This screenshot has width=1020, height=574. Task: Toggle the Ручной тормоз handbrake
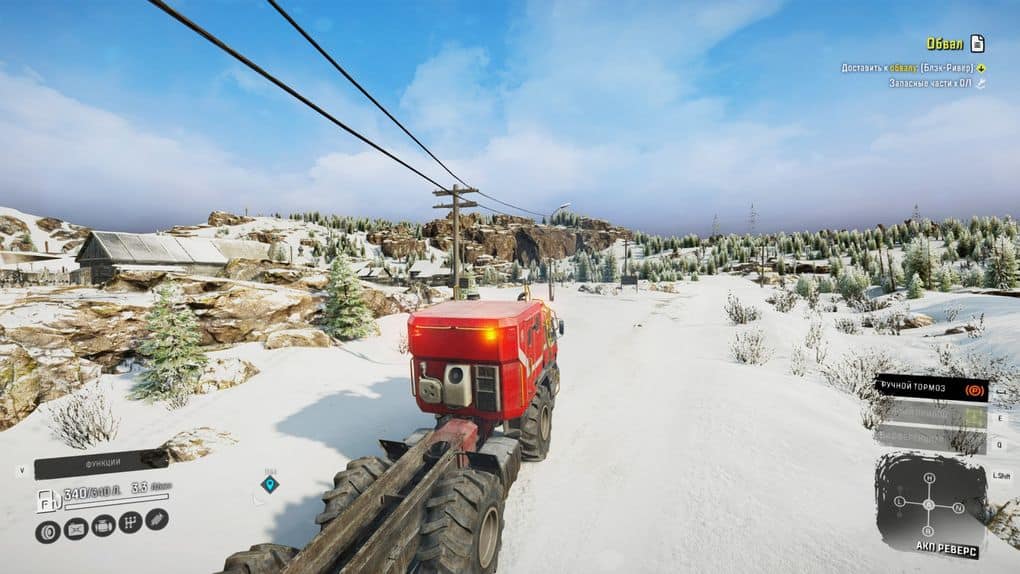coord(930,388)
